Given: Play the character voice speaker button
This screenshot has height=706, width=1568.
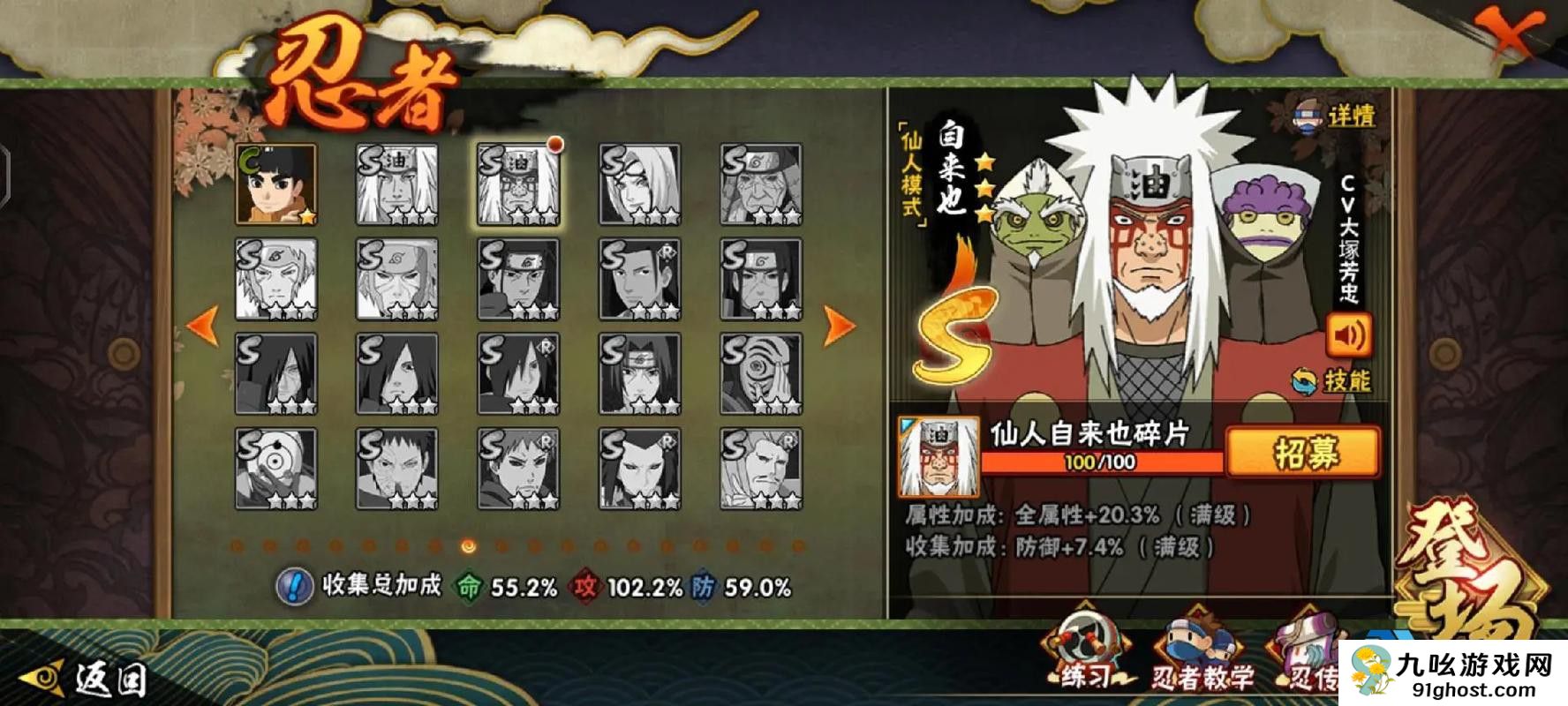Looking at the screenshot, I should [x=1349, y=335].
